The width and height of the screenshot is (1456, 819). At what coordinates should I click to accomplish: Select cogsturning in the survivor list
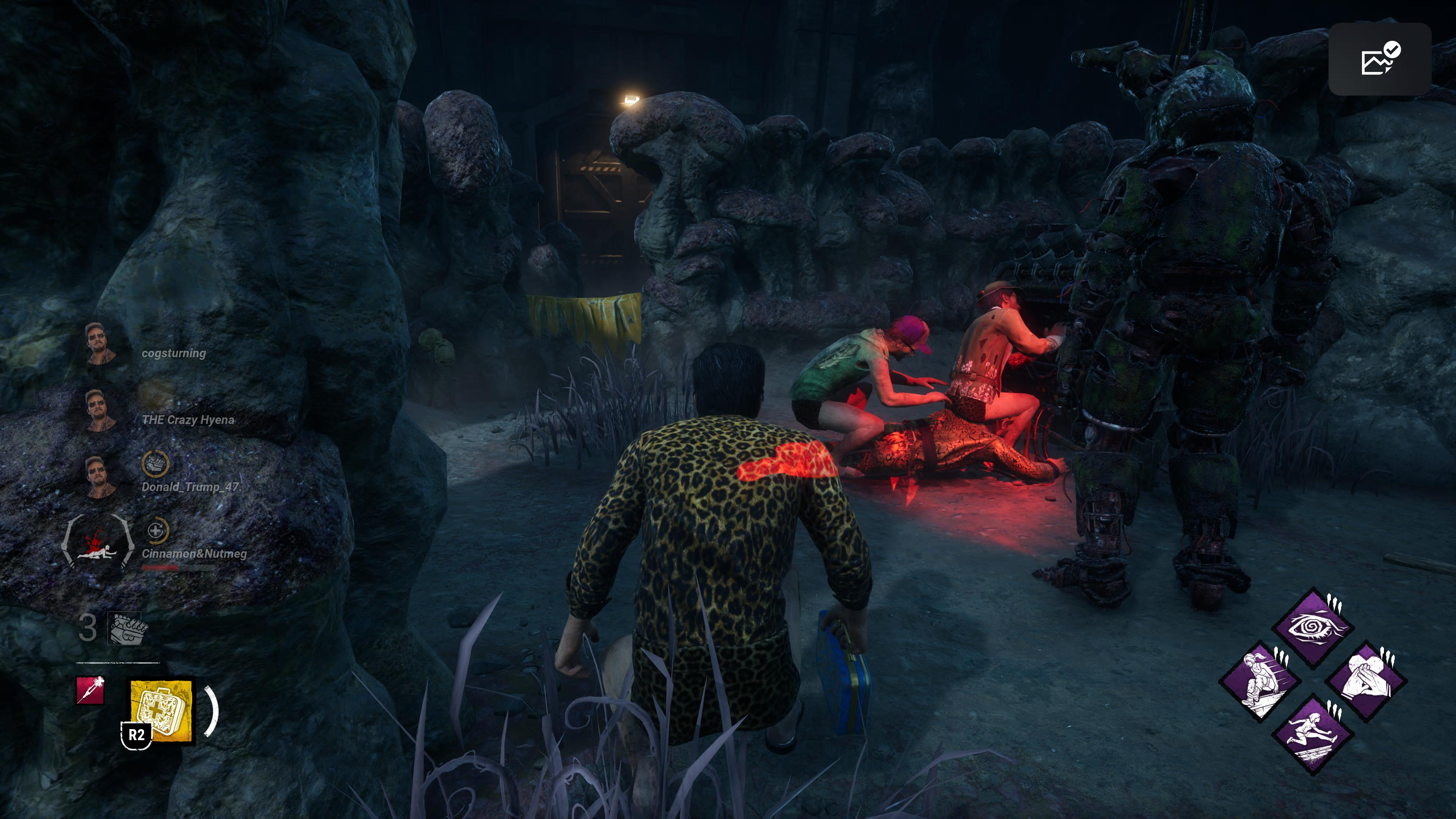[x=174, y=353]
